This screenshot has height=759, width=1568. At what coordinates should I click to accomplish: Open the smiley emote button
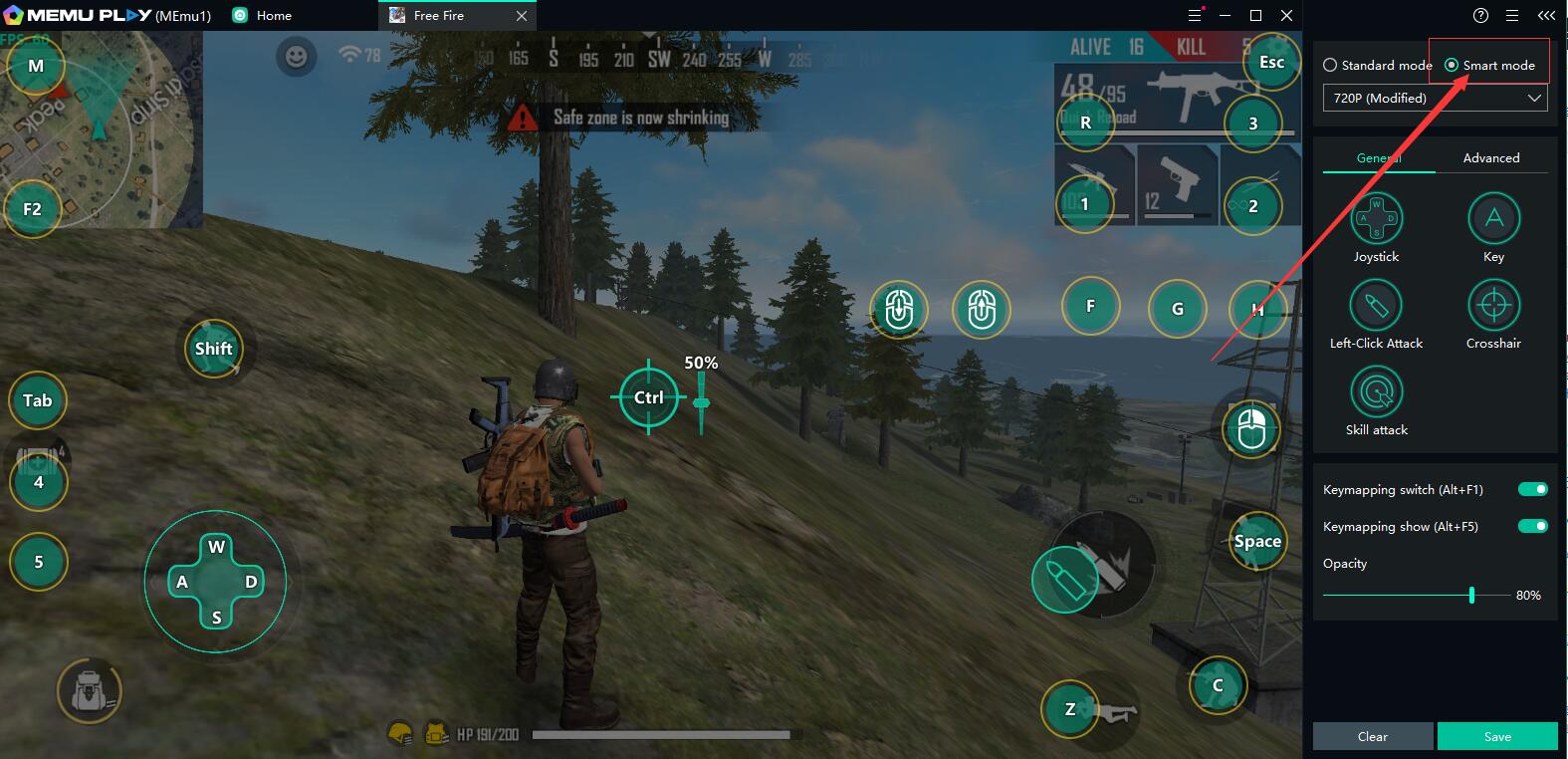point(296,57)
